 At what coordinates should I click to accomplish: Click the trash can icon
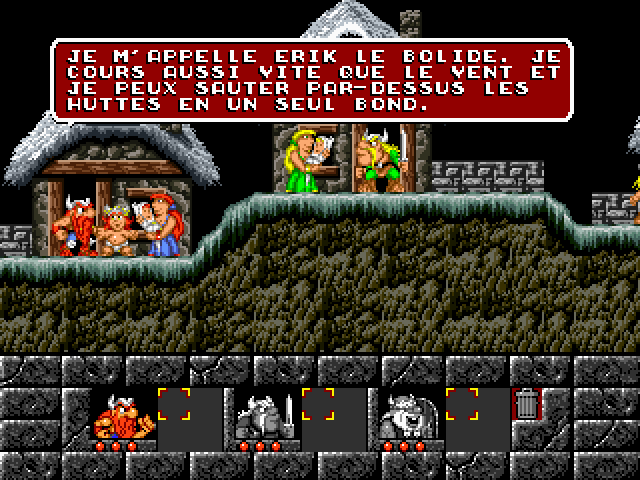526,405
